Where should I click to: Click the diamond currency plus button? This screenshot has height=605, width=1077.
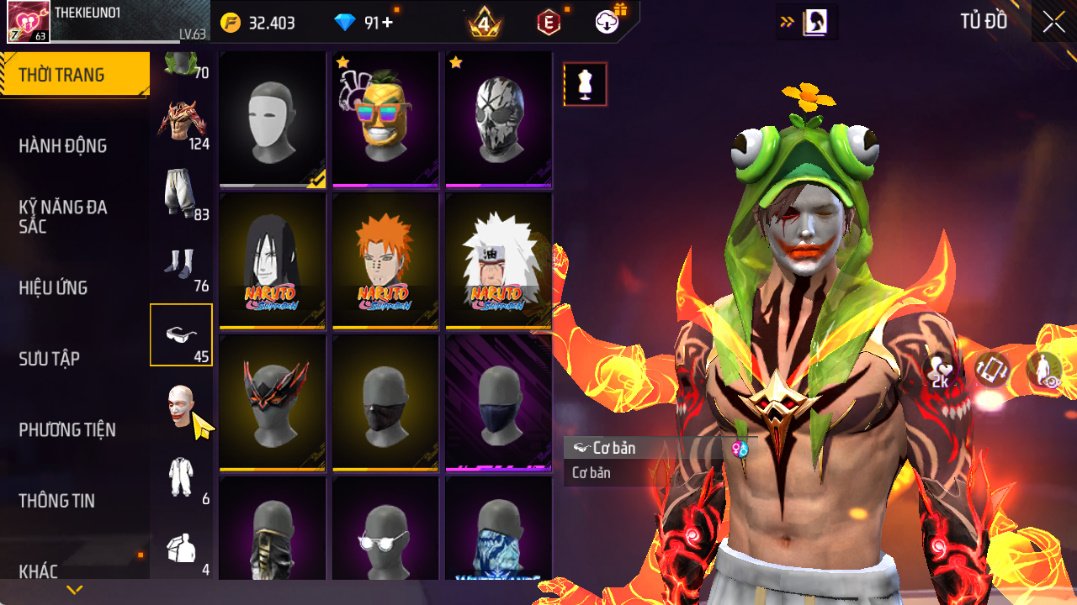point(387,22)
